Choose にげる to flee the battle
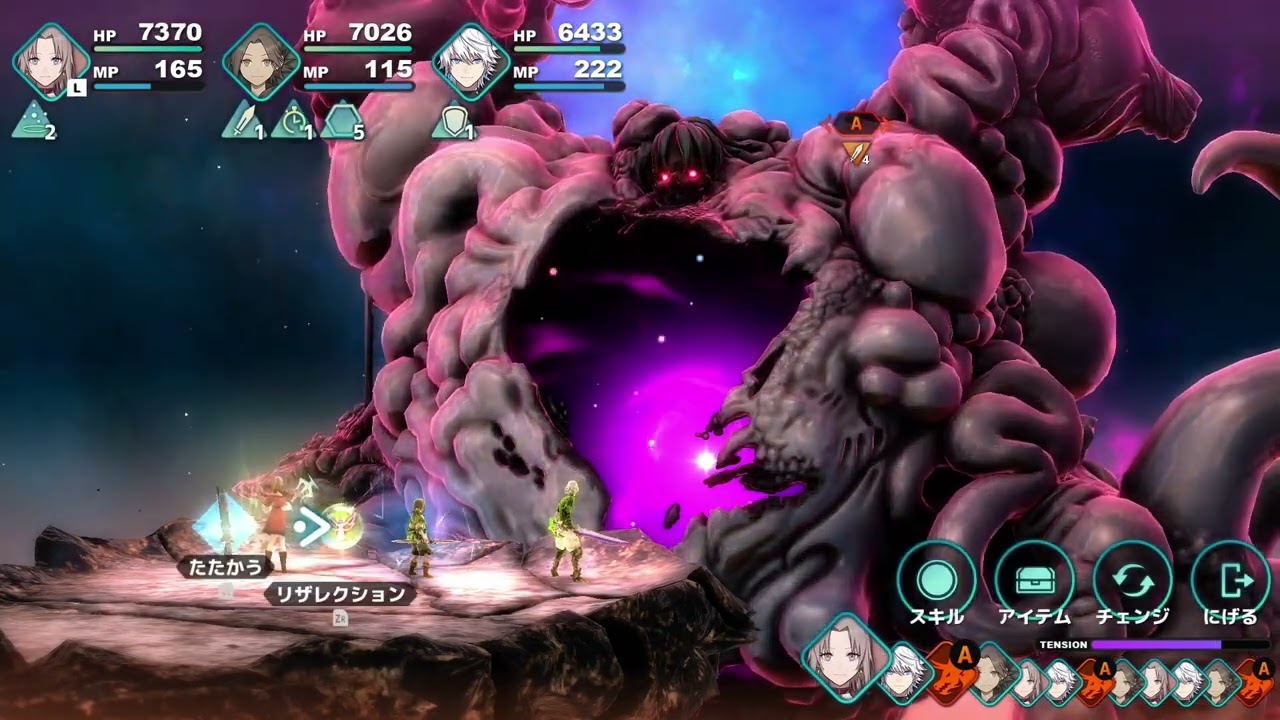Screen dimensions: 1280x720 click(x=1230, y=580)
